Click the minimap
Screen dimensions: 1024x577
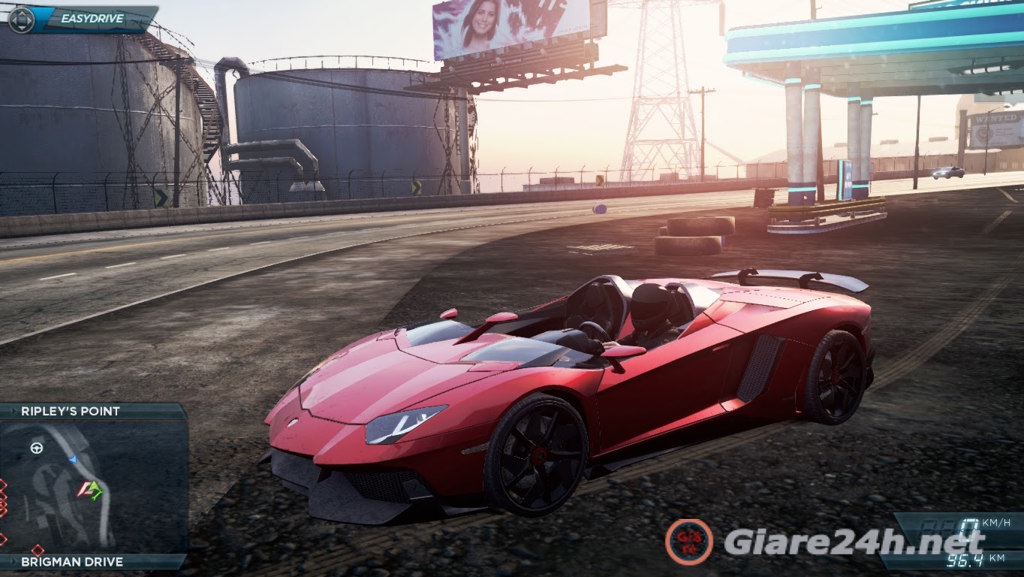pos(93,486)
